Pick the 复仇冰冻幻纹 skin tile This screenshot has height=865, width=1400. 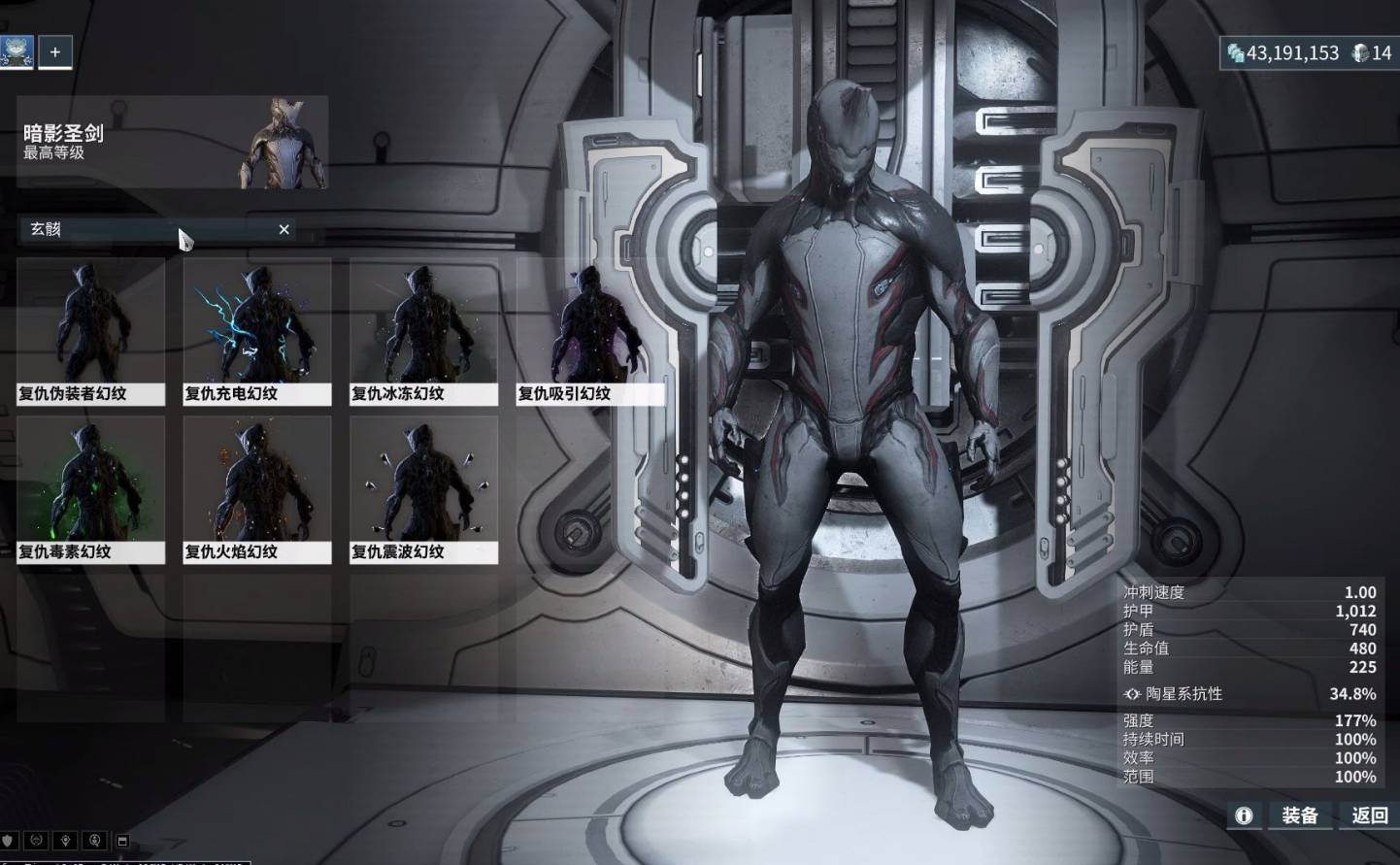[424, 330]
